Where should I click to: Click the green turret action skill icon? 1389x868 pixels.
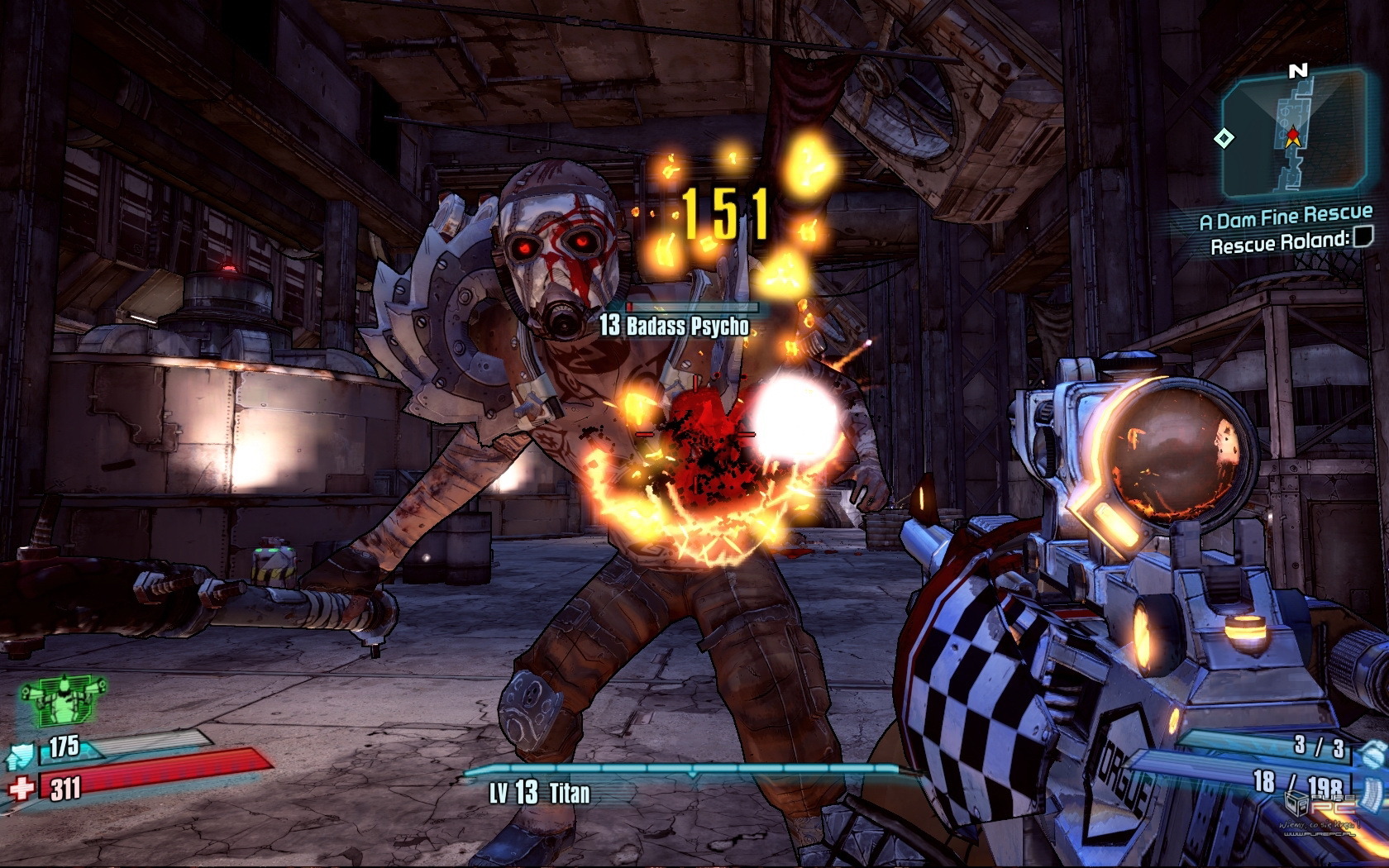point(64,698)
